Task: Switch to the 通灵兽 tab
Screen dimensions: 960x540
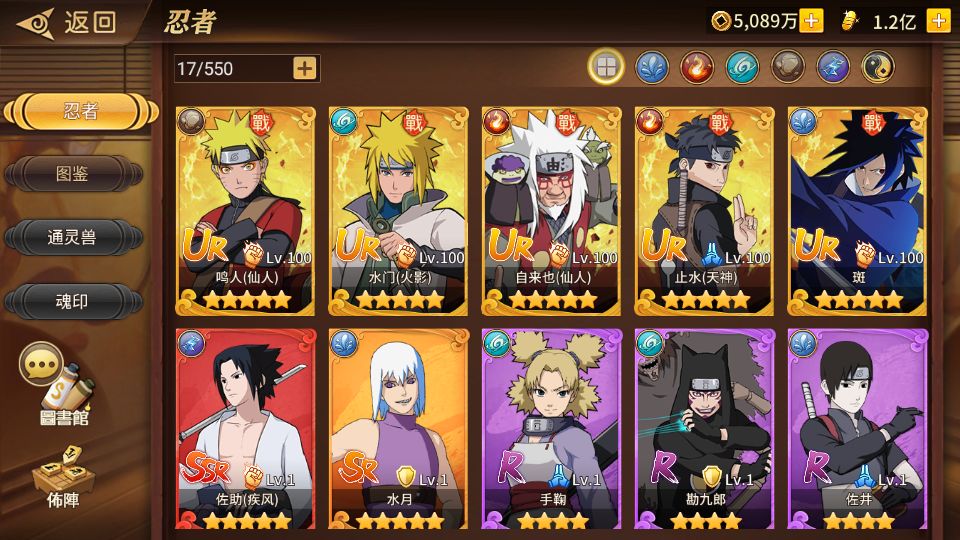Action: [x=72, y=237]
